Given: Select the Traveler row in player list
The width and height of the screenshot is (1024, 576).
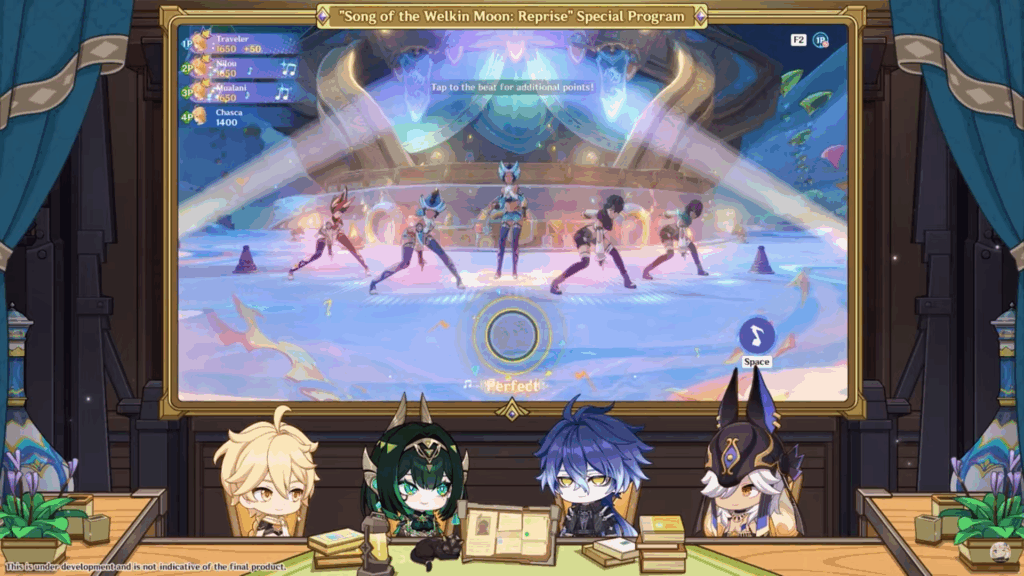Looking at the screenshot, I should click(x=240, y=43).
